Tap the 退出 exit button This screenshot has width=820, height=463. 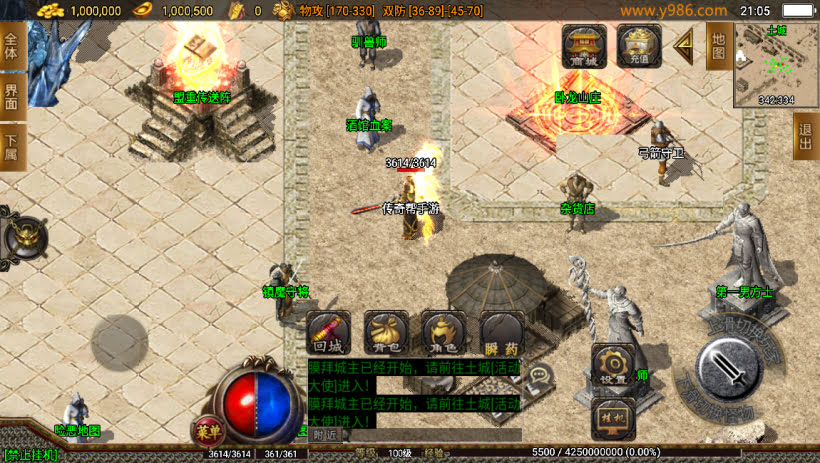805,134
